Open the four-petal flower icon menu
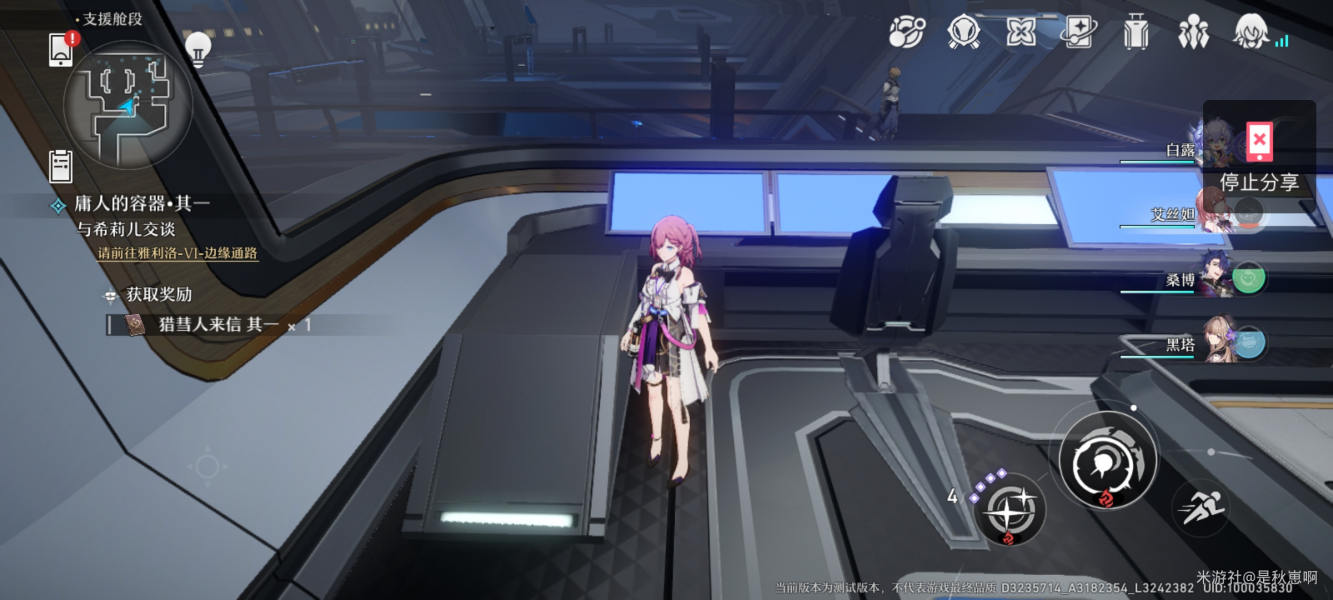Viewport: 1333px width, 600px height. coord(1021,32)
